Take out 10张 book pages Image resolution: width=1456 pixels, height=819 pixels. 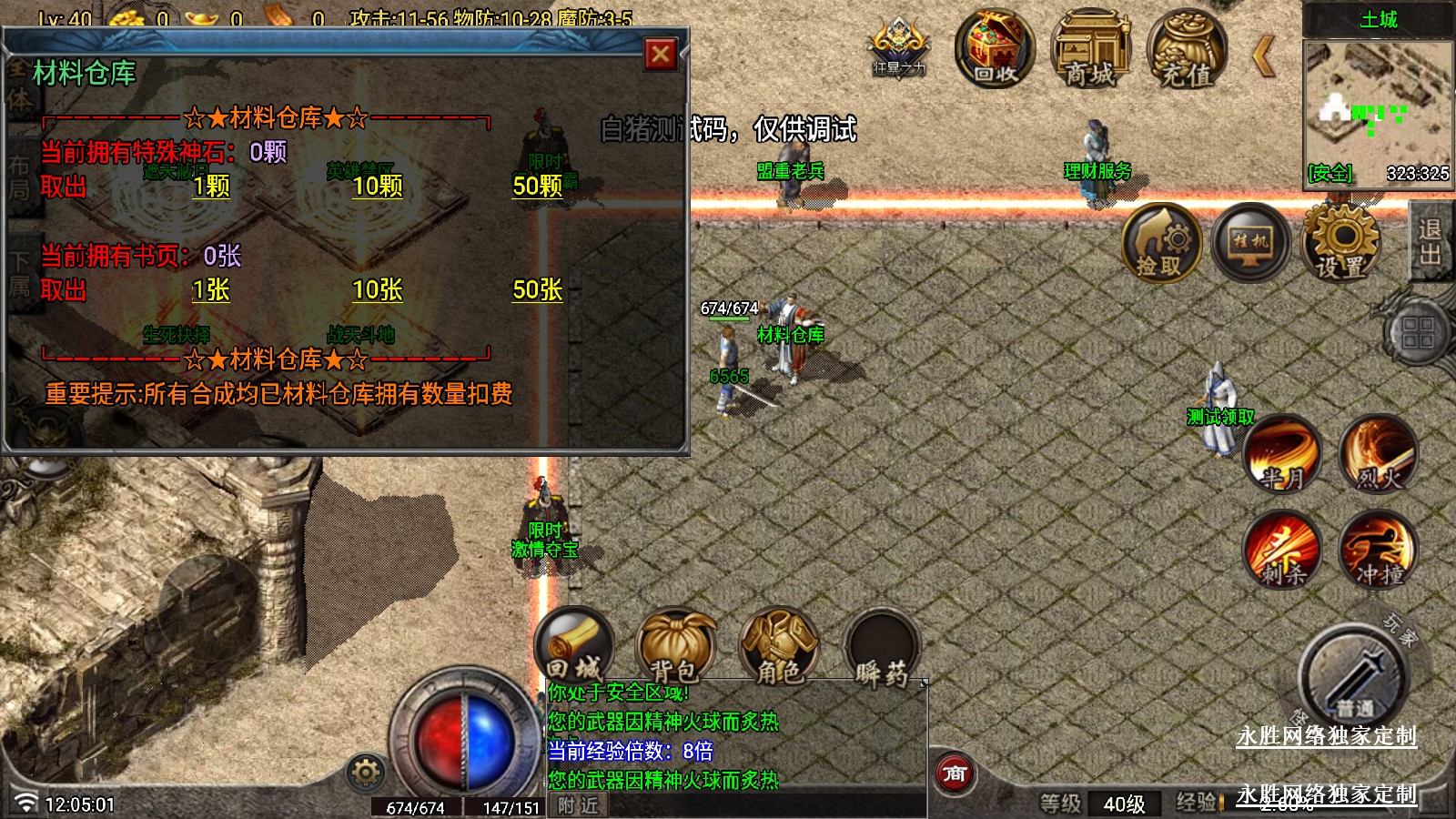378,290
